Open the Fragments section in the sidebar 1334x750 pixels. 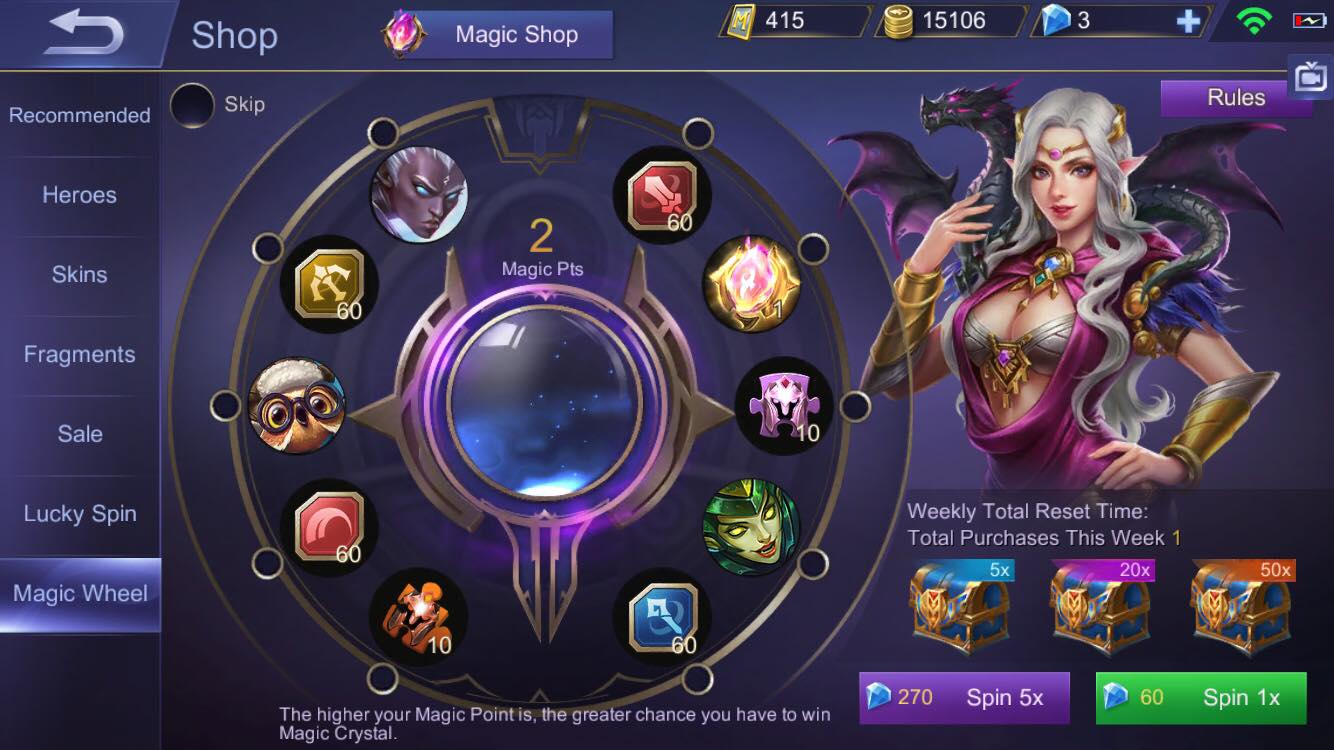[80, 354]
